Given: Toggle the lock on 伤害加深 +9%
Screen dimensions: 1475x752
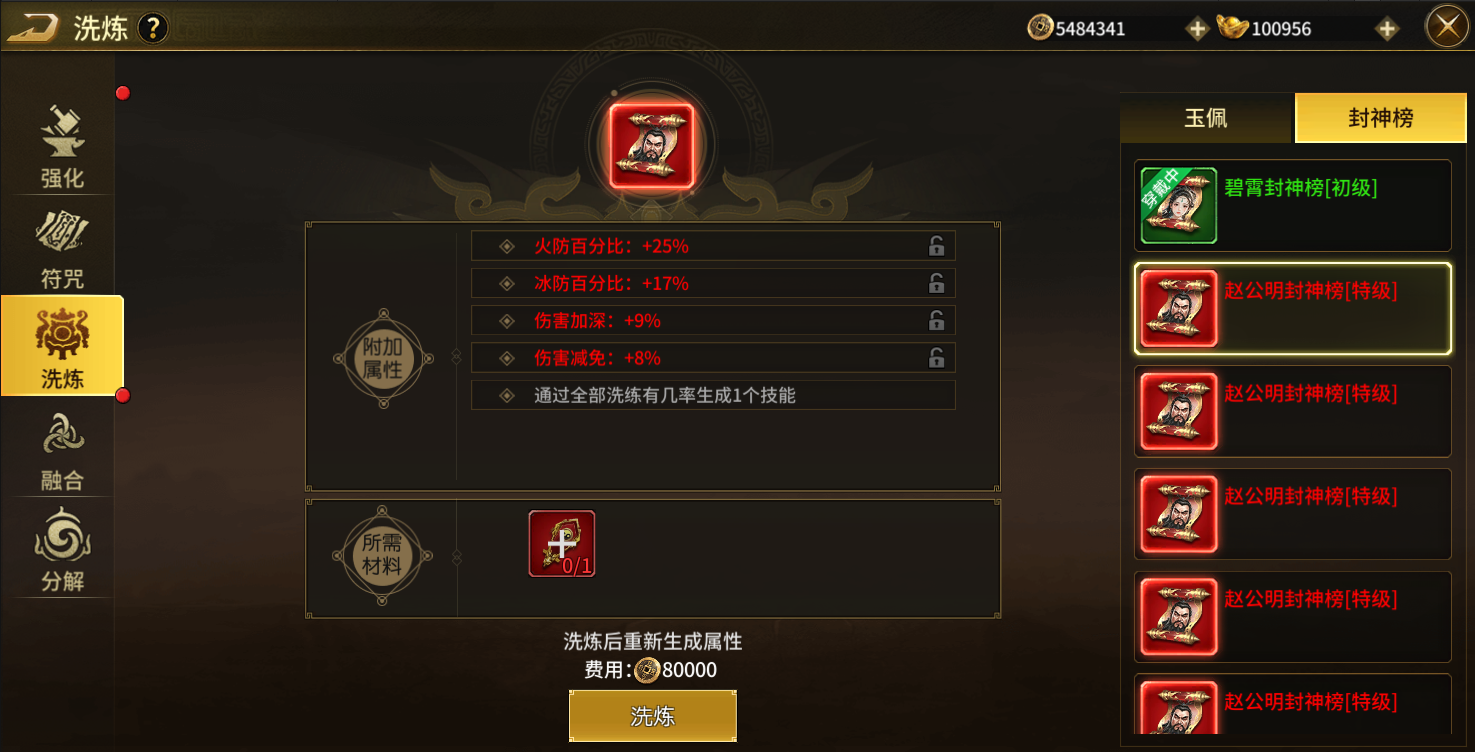Looking at the screenshot, I should click(936, 320).
